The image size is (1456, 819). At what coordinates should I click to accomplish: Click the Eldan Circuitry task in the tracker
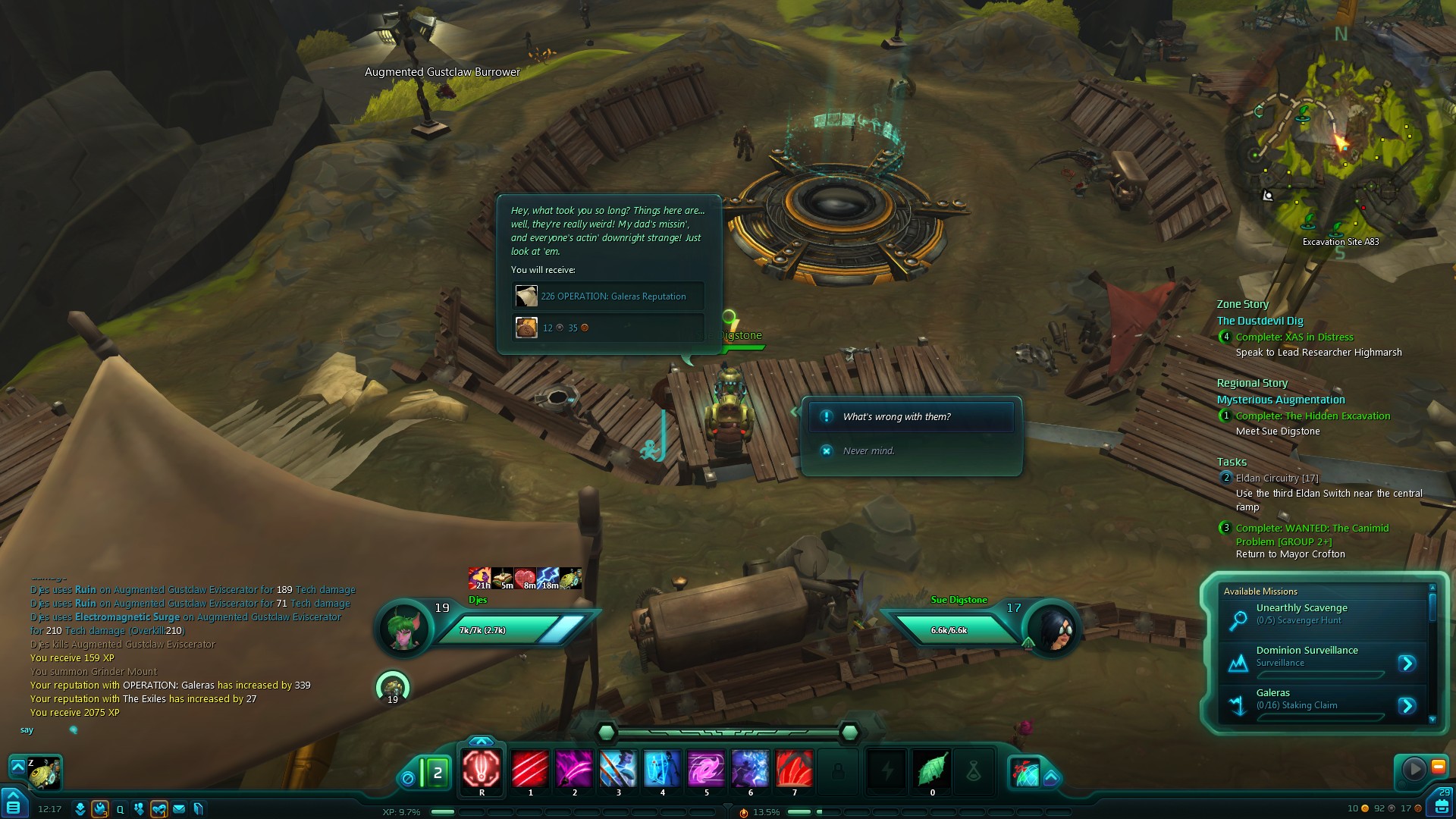pyautogui.click(x=1276, y=479)
